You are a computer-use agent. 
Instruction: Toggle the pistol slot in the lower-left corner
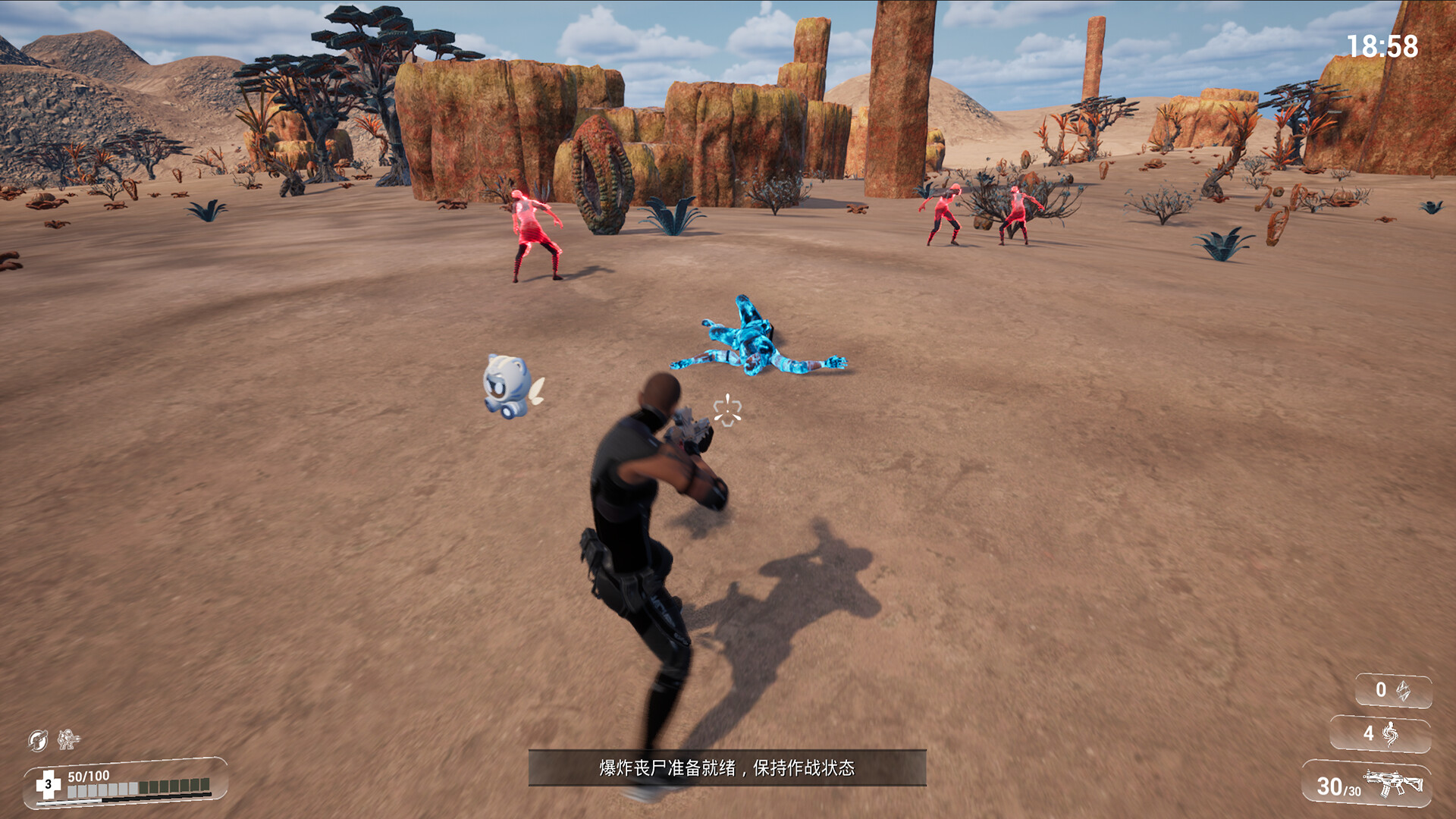coord(36,740)
